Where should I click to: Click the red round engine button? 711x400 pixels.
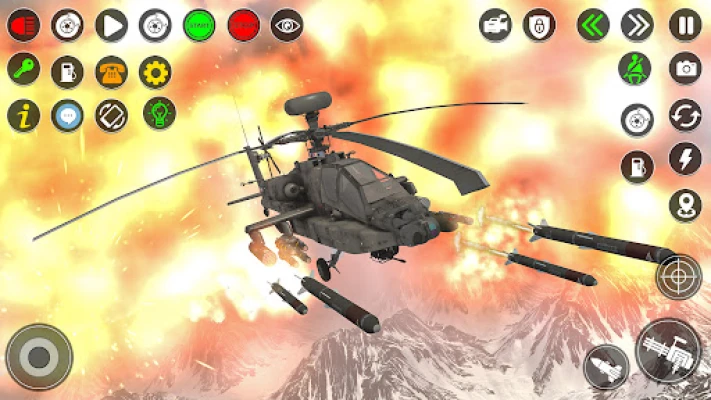click(243, 25)
